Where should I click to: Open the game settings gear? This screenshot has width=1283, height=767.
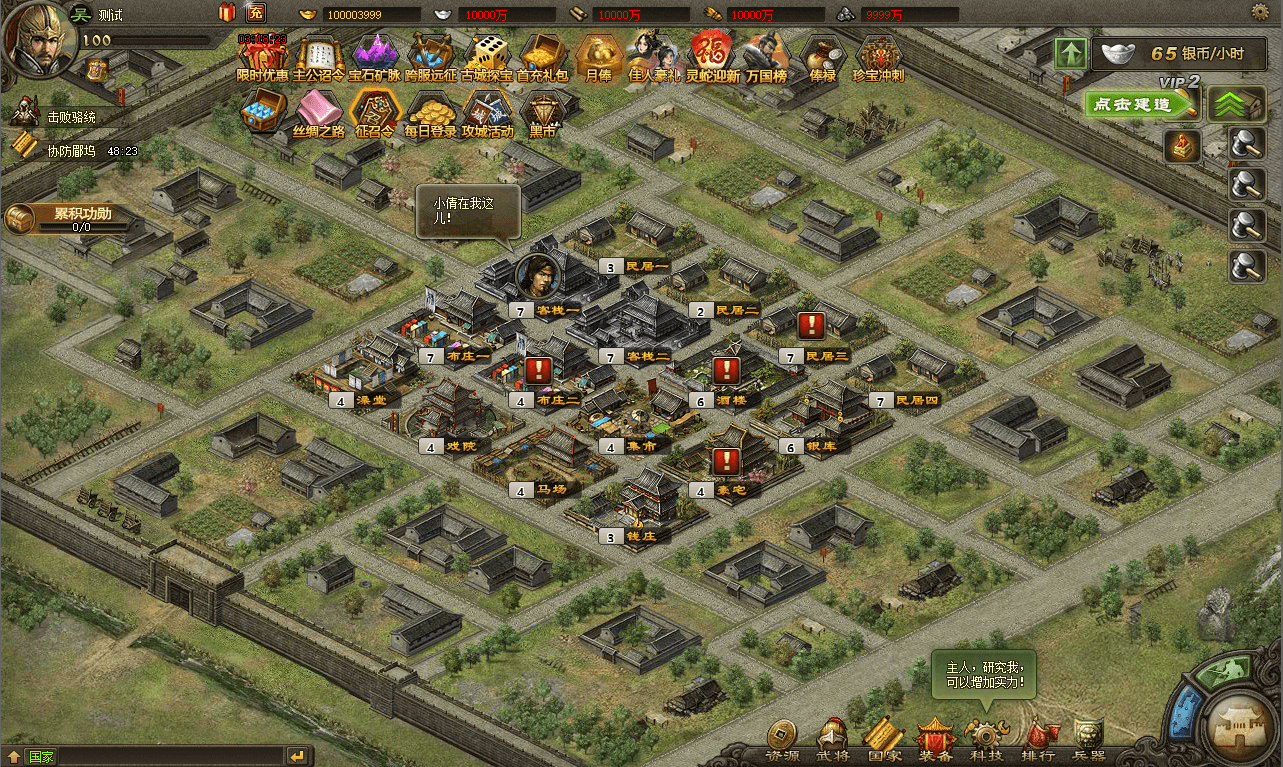1261,10
